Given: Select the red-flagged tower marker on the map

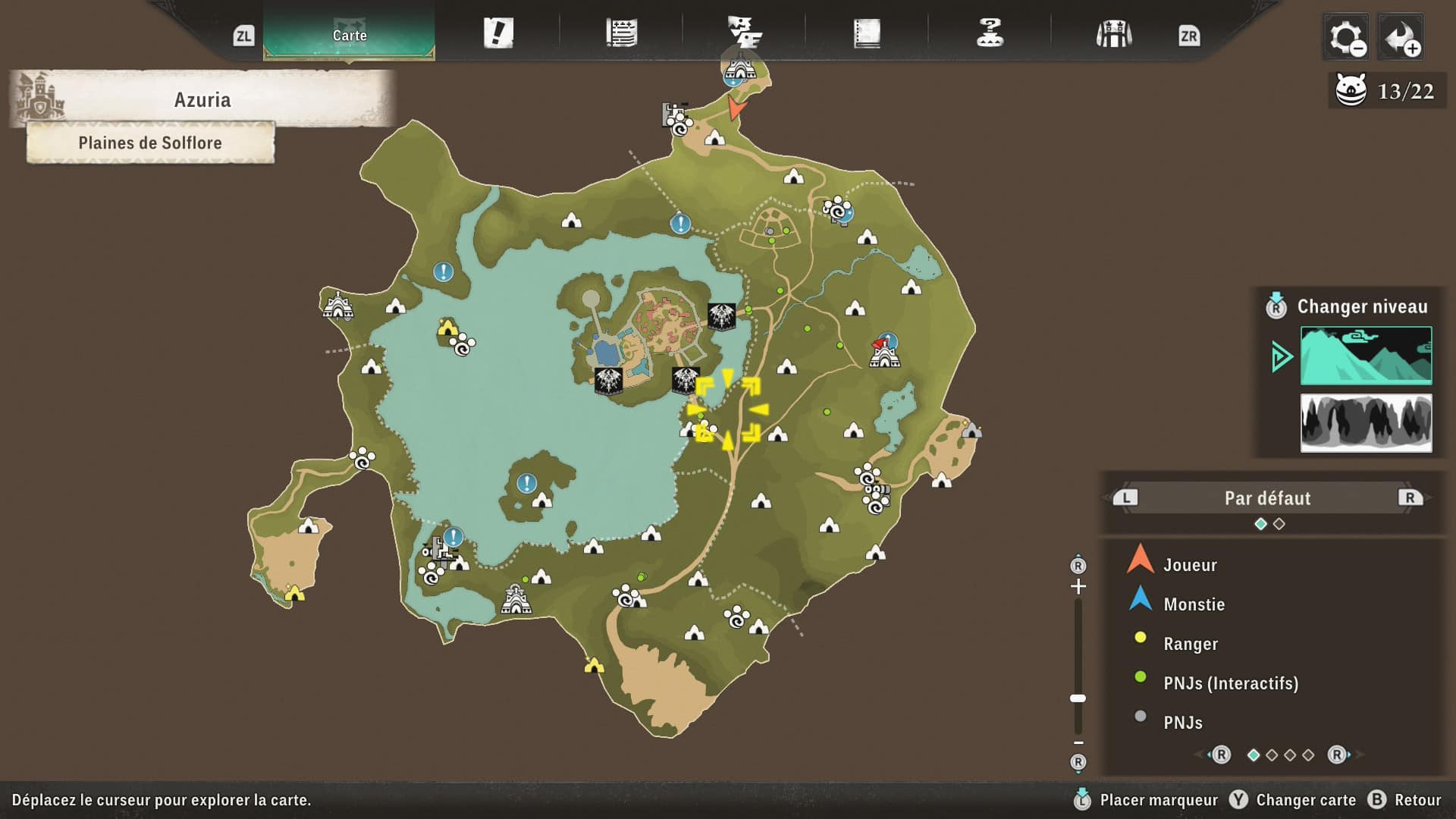Looking at the screenshot, I should [884, 353].
